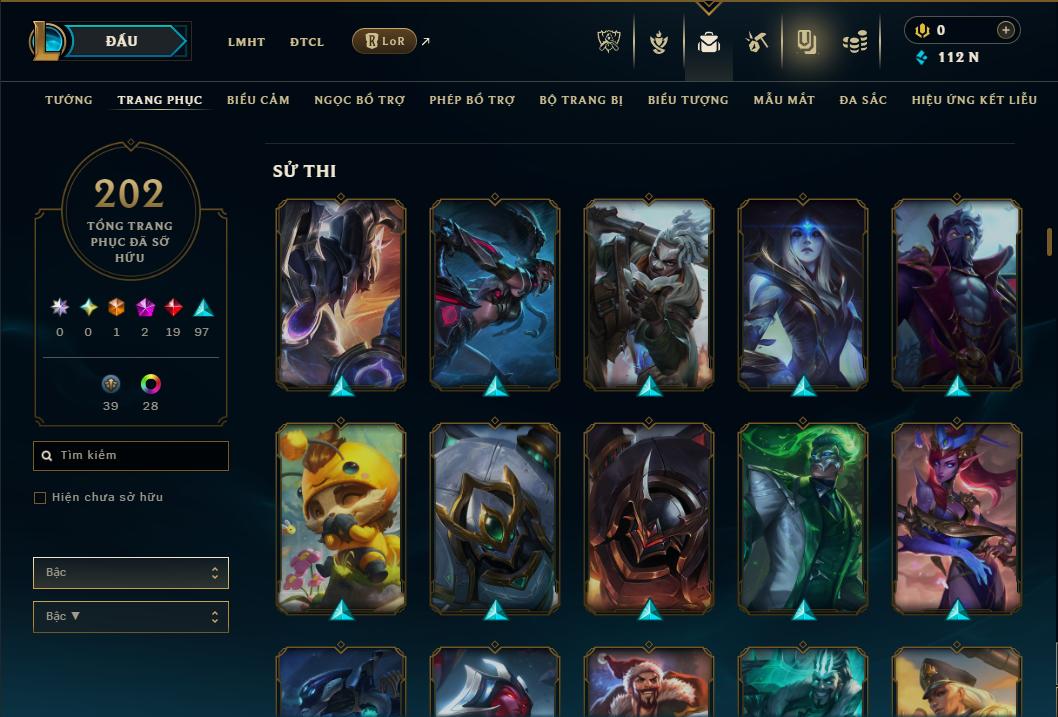The image size is (1058, 717).
Task: Open the Bậc ▼ sort dropdown
Action: tap(131, 617)
